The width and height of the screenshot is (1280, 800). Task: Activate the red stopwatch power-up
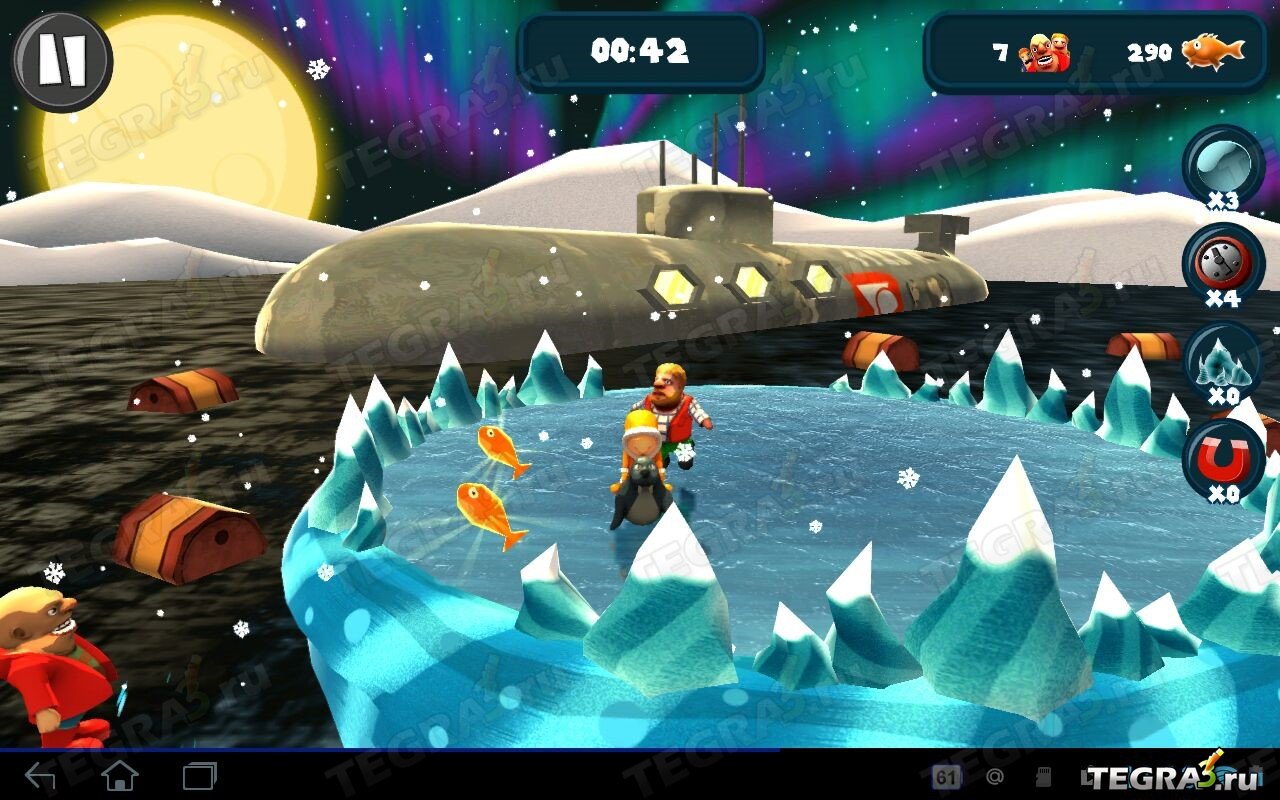coord(1223,262)
